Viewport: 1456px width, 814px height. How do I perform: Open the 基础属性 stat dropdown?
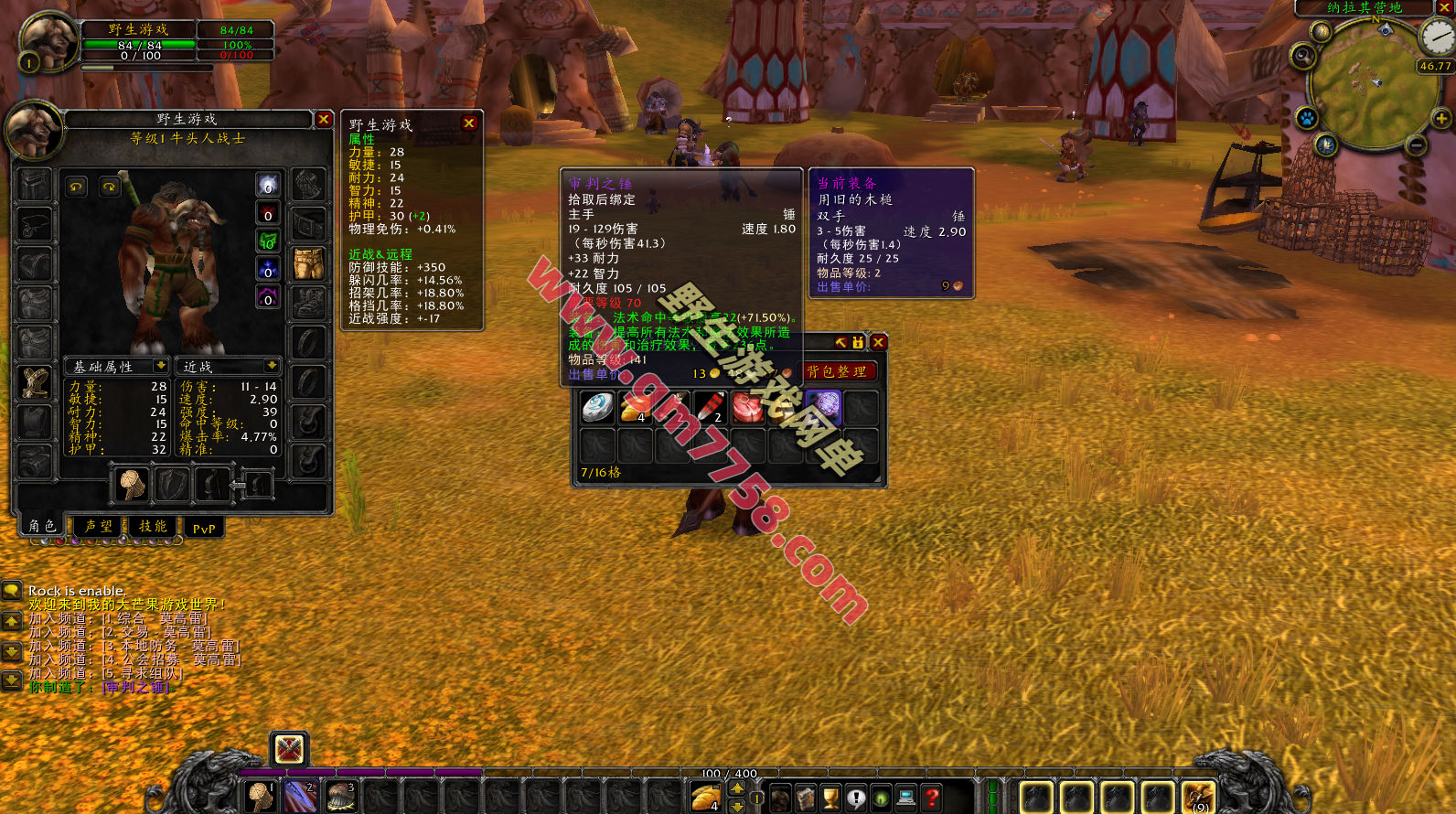point(161,366)
